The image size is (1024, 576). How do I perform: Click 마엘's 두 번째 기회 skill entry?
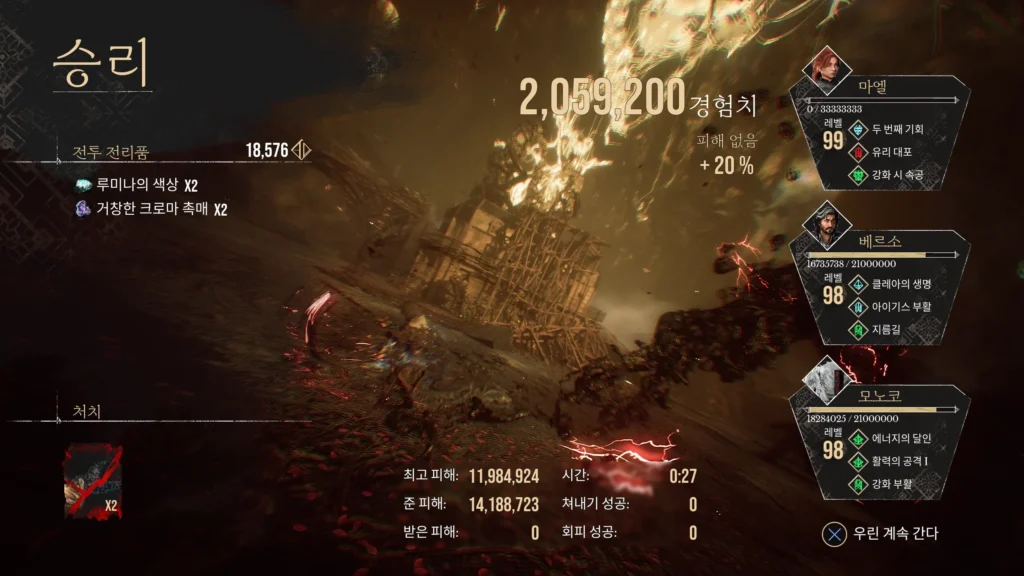click(x=896, y=129)
